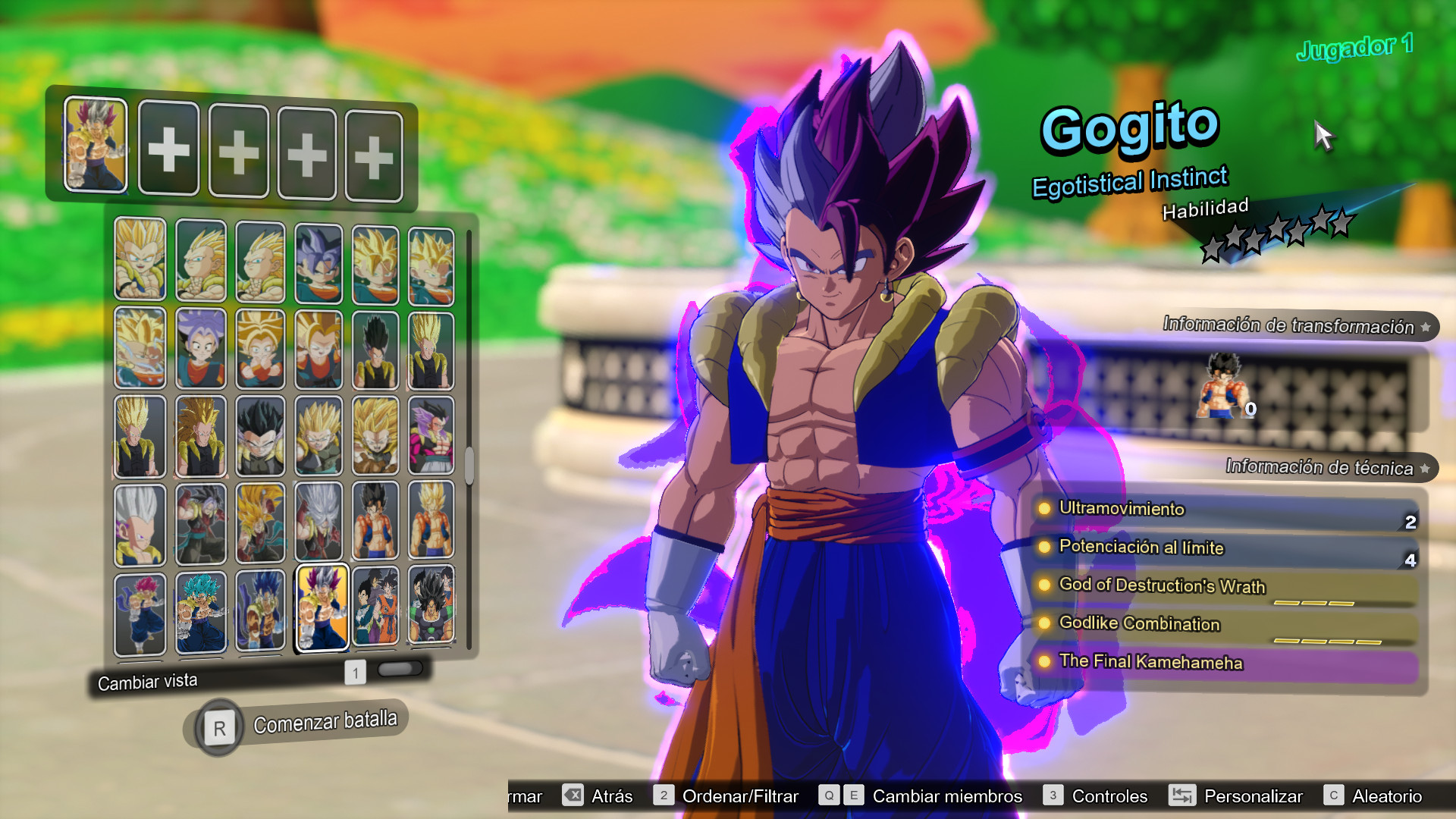Open the Cambiar miembros option

[x=947, y=796]
